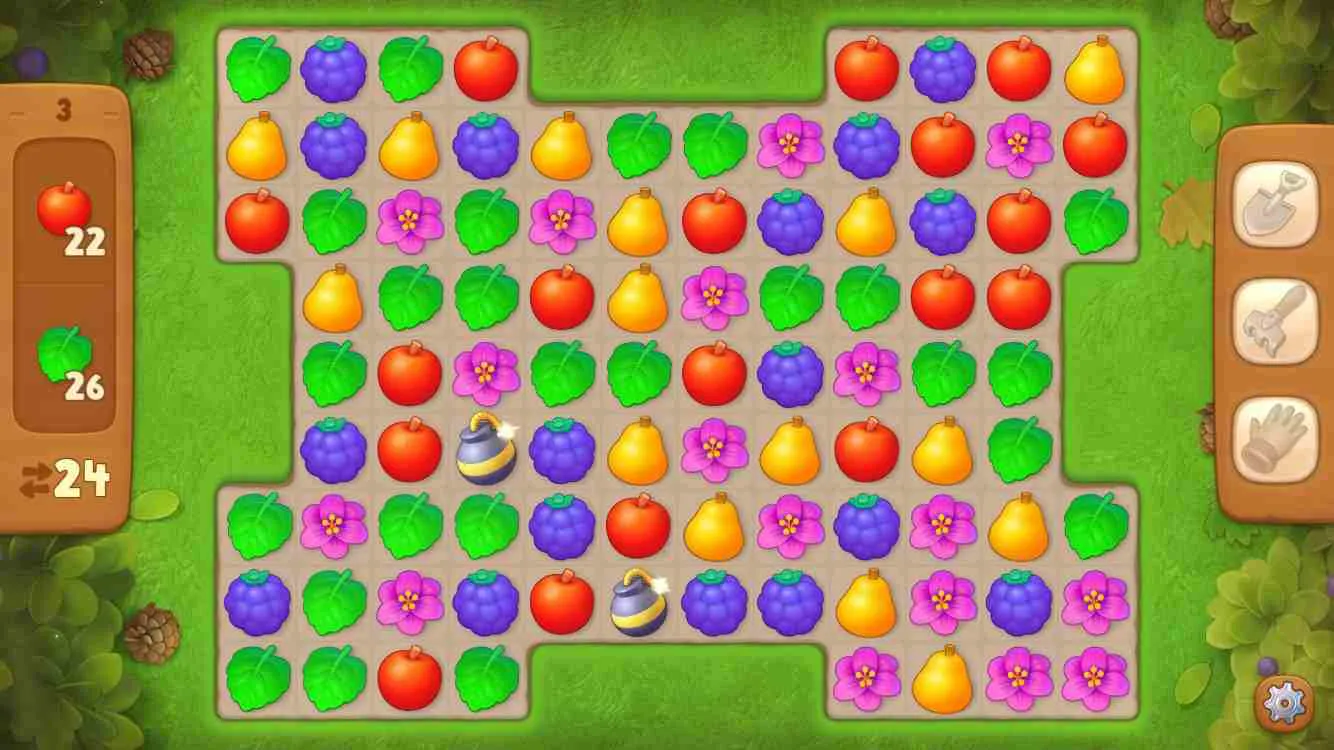Tap the yellow pear near the board center
The width and height of the screenshot is (1334, 750).
(639, 454)
